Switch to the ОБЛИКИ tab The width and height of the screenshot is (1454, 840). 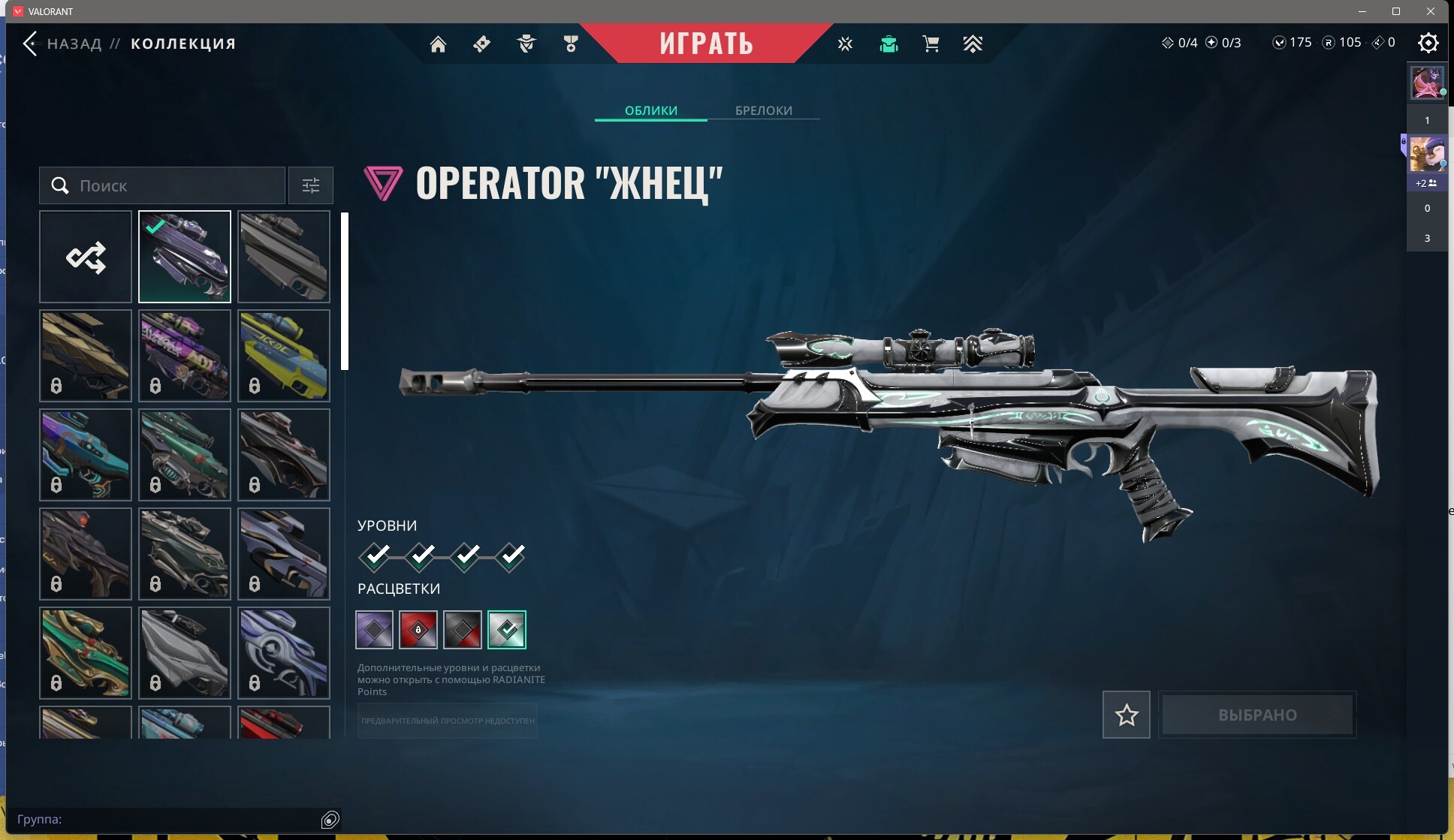point(650,110)
